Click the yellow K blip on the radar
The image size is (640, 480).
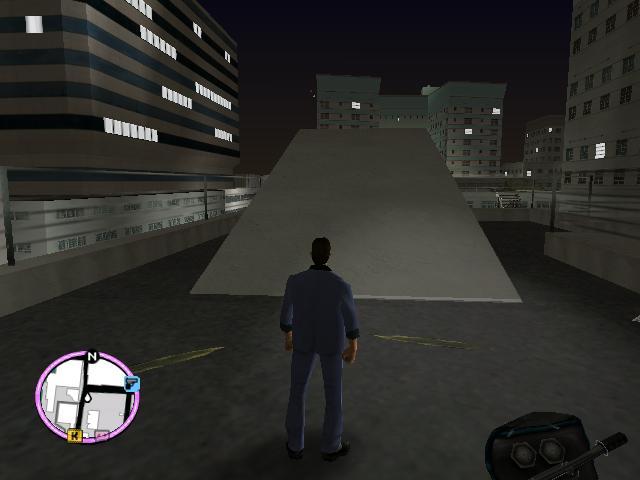74,435
